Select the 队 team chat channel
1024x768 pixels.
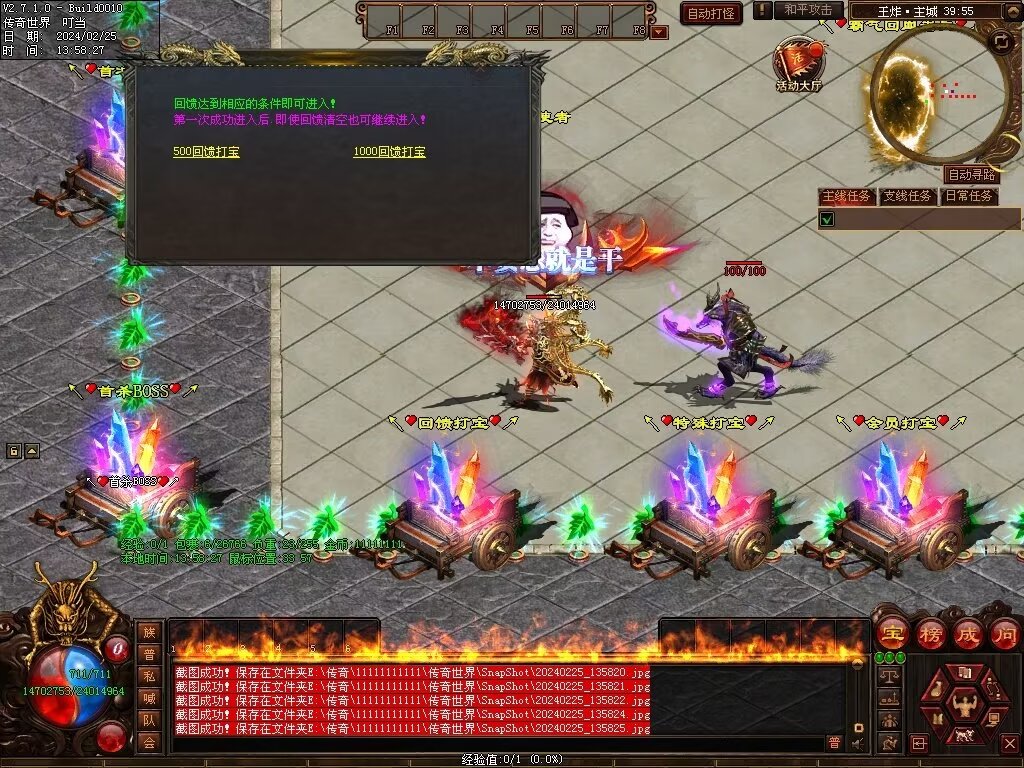coord(149,720)
